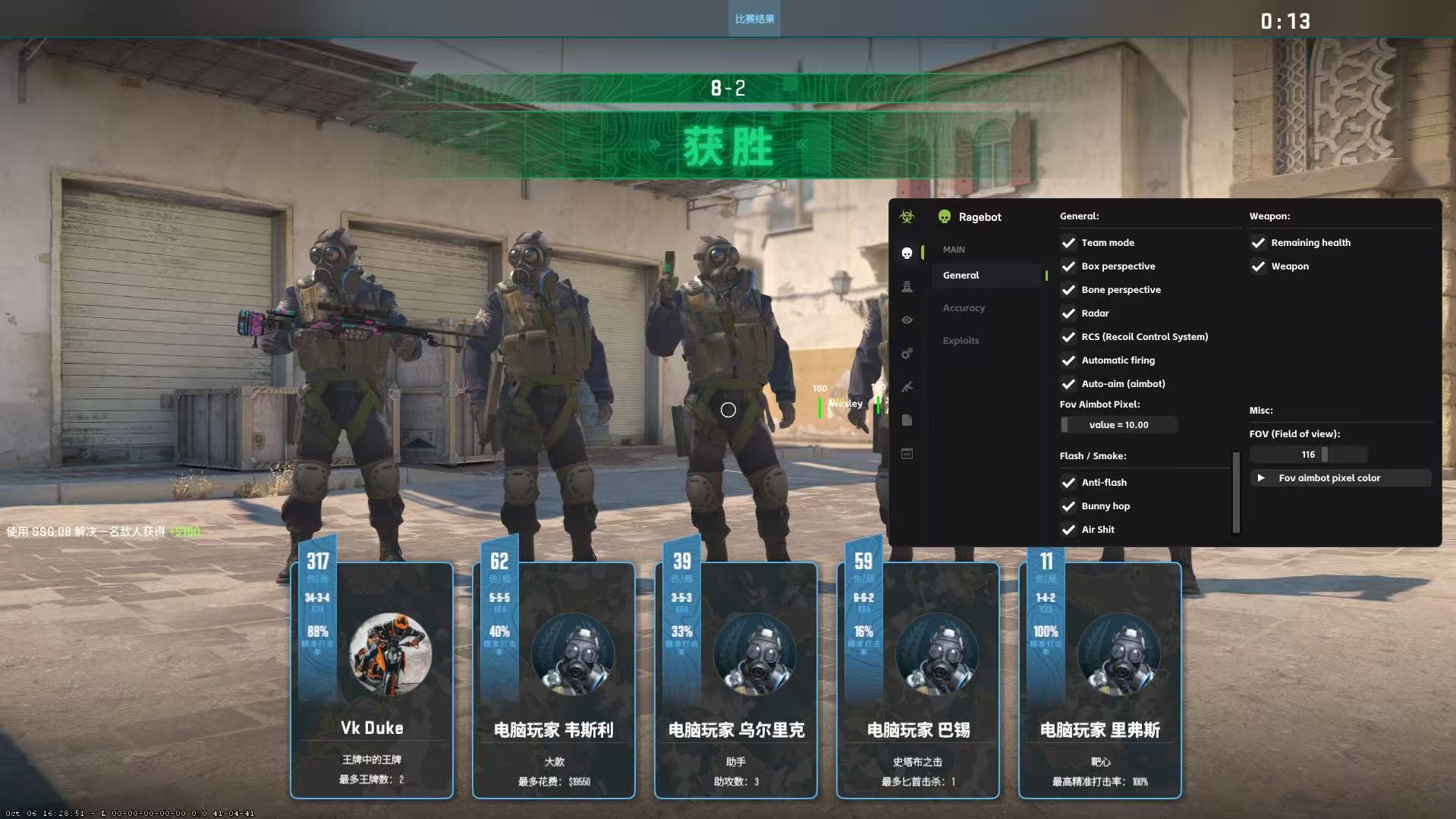
Task: Switch to the Accuracy section
Action: [964, 308]
